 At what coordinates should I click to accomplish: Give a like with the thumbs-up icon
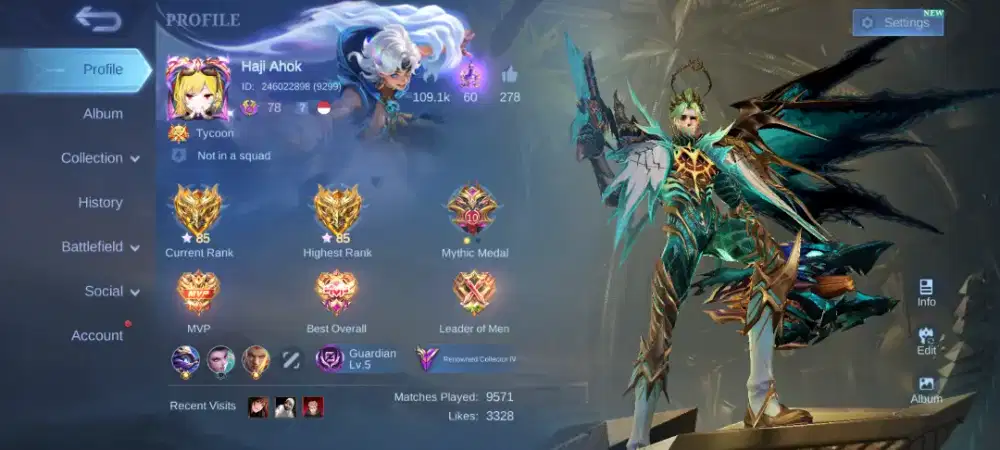(510, 75)
